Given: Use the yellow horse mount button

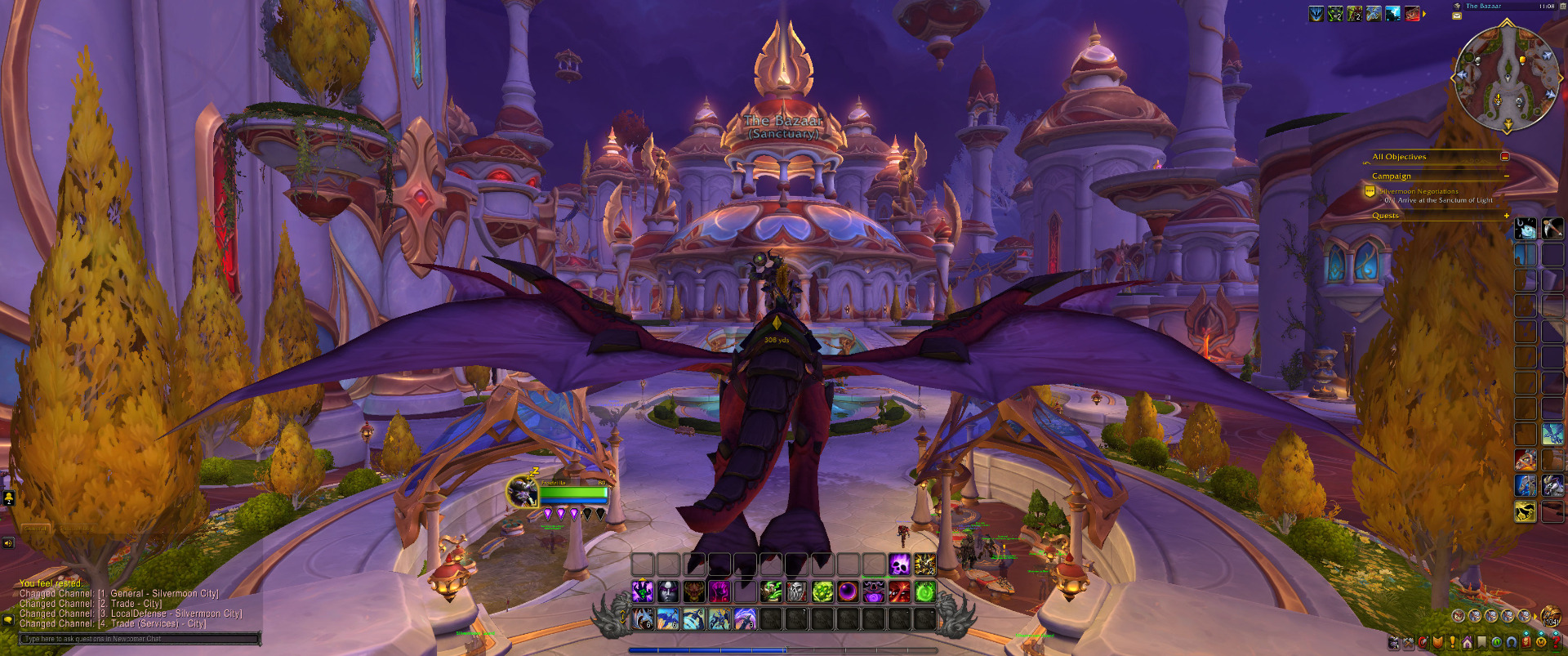Looking at the screenshot, I should [1525, 512].
